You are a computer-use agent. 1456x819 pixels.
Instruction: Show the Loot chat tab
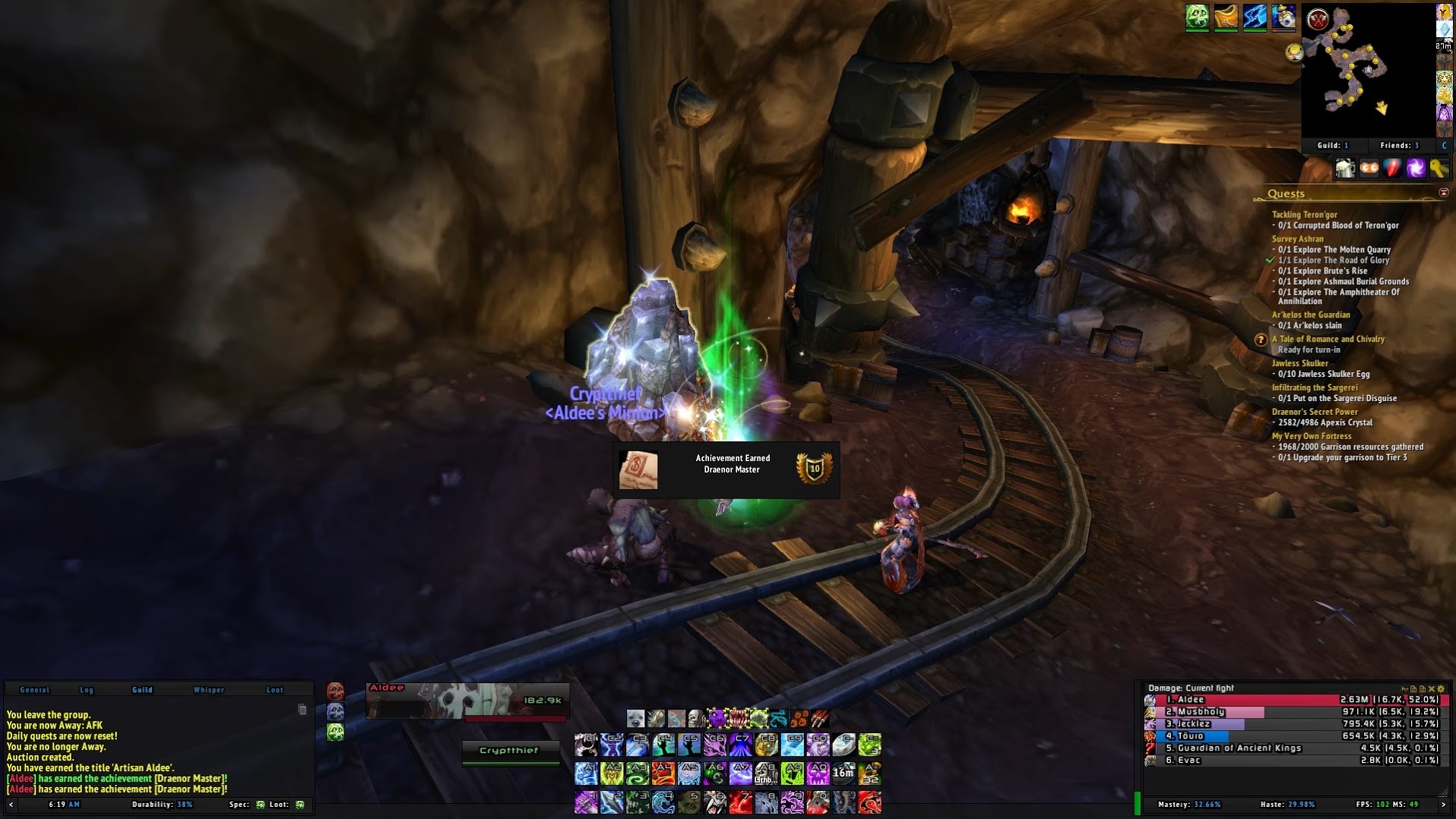(274, 690)
